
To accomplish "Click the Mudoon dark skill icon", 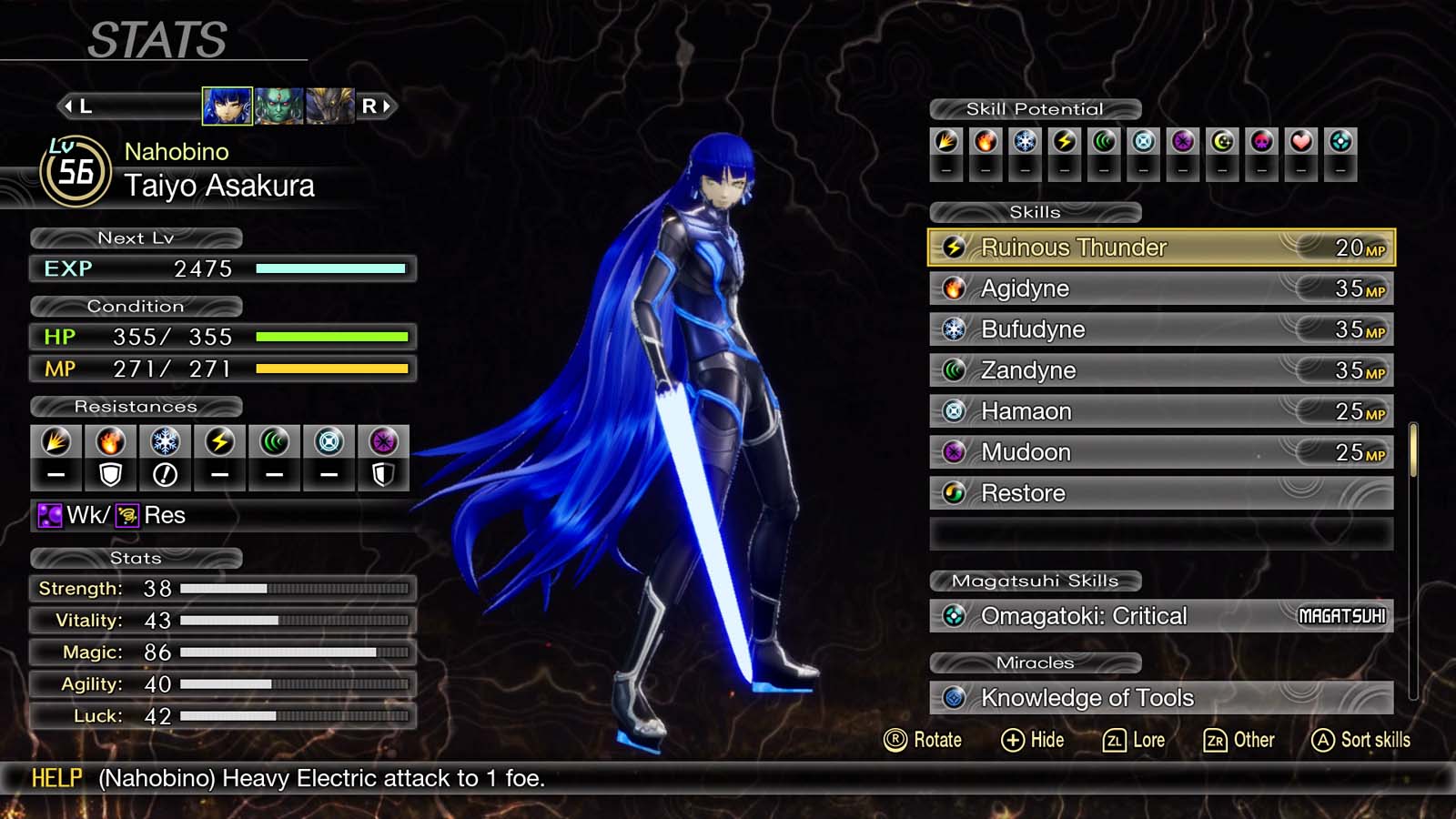I will pyautogui.click(x=953, y=451).
